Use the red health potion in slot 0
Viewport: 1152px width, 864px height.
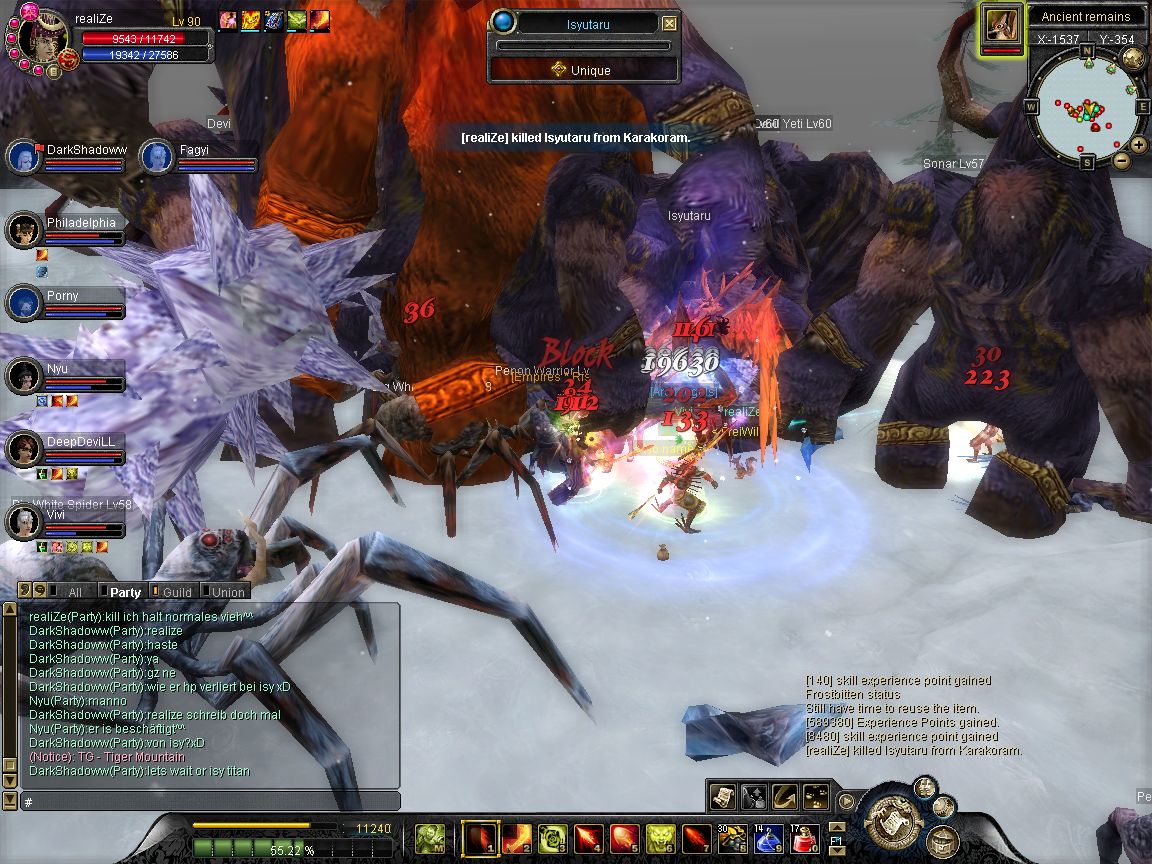(x=805, y=838)
